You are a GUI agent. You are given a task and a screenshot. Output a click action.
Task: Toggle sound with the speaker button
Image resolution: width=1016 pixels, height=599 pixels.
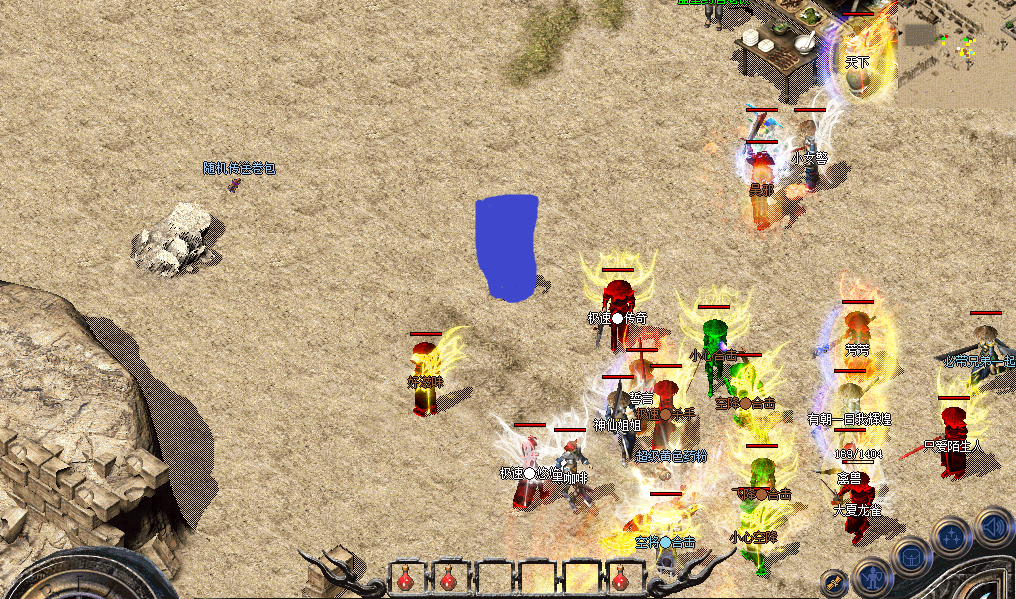click(x=994, y=524)
